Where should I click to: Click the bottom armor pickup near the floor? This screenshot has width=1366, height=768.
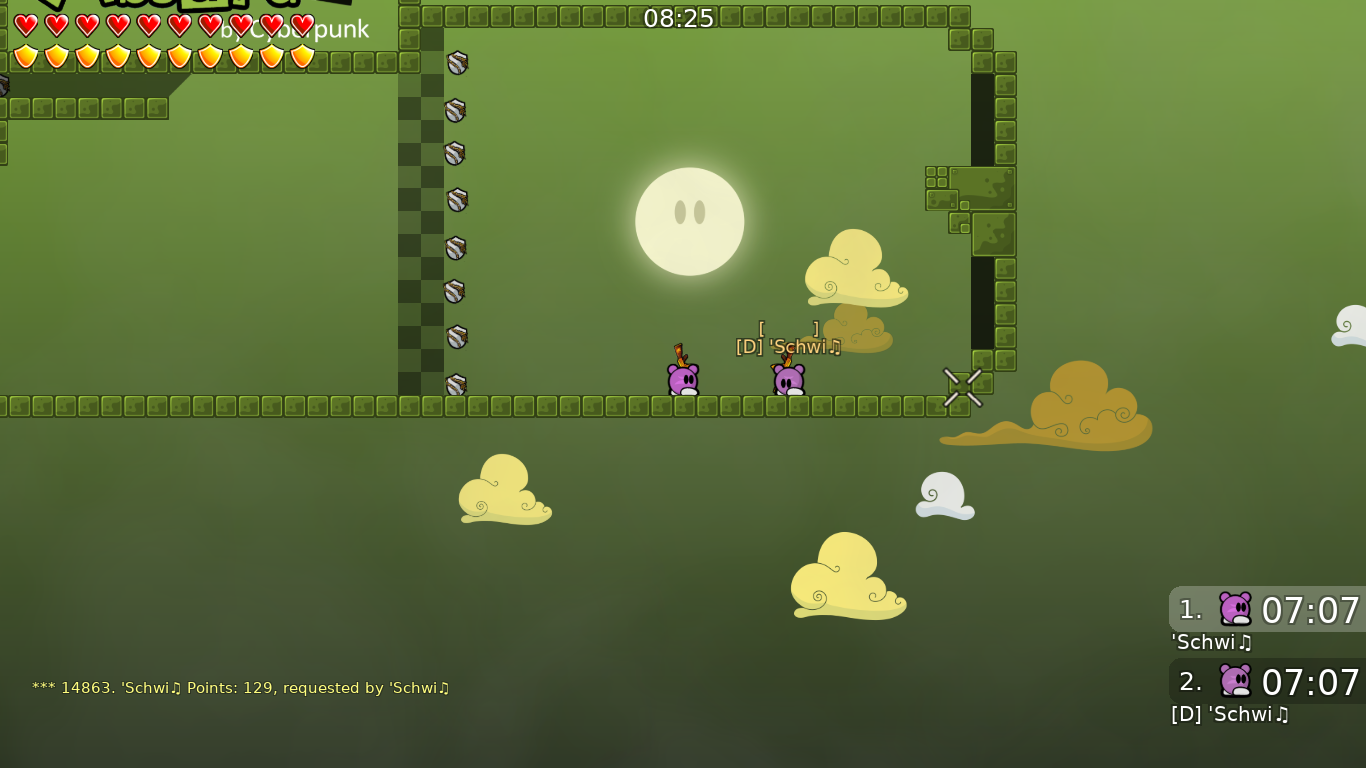[455, 383]
